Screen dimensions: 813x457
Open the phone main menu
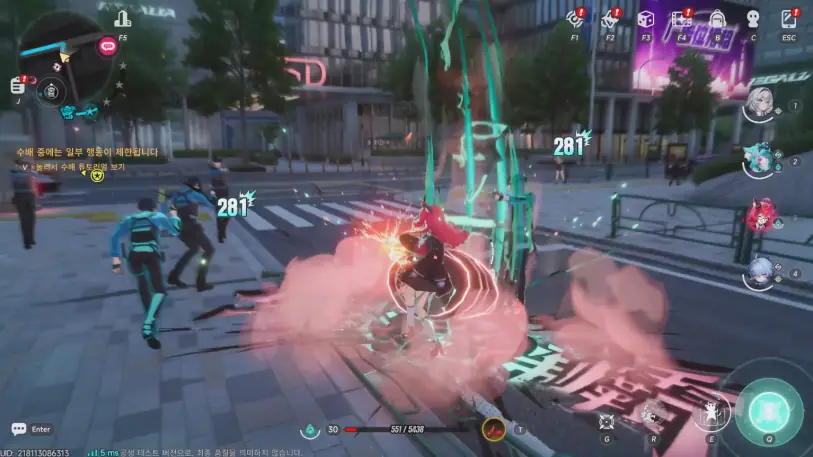click(789, 18)
